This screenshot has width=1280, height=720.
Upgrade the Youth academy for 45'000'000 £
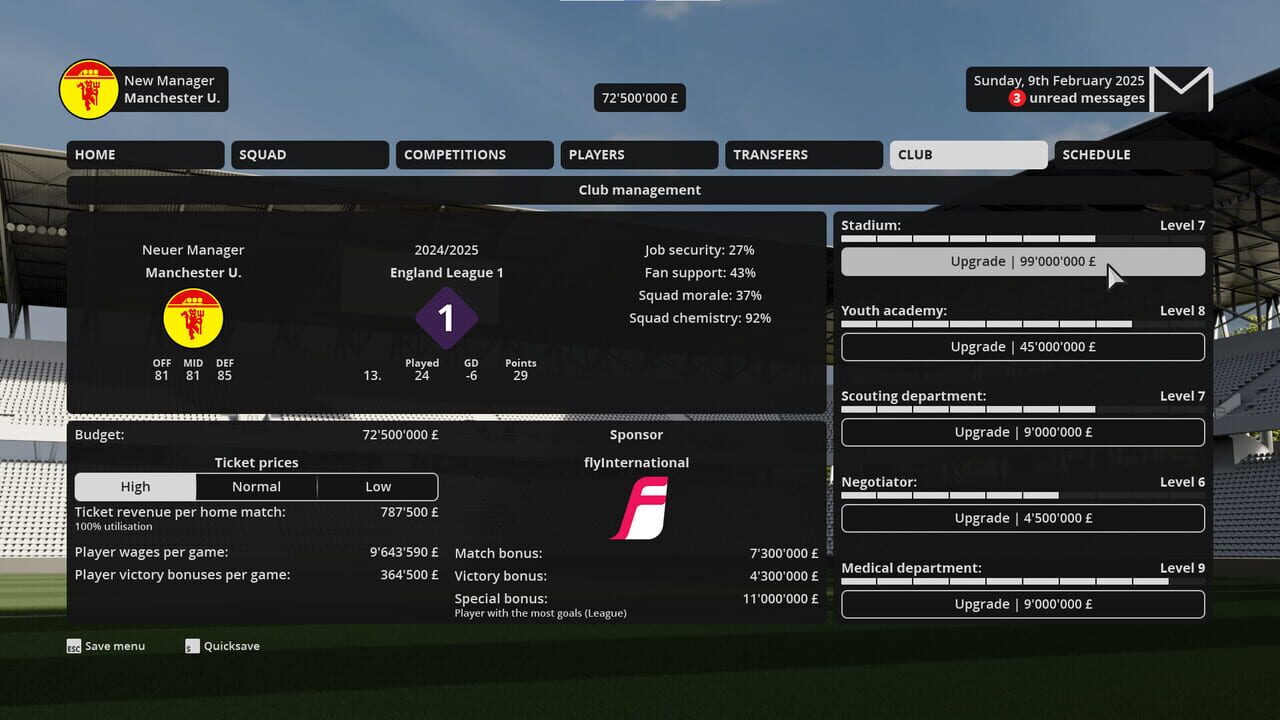tap(1023, 346)
